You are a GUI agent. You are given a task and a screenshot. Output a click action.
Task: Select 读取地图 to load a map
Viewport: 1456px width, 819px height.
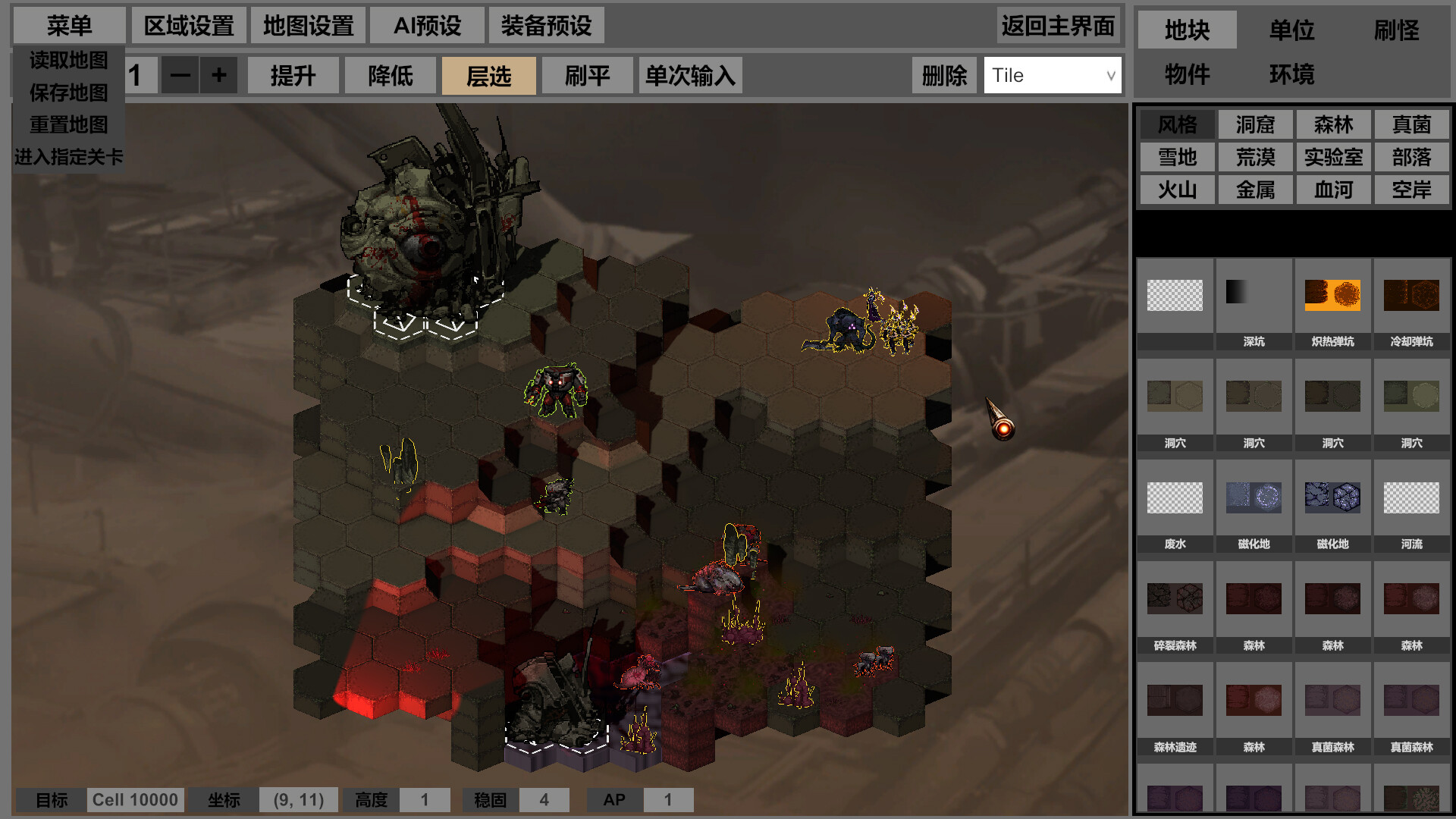[68, 60]
